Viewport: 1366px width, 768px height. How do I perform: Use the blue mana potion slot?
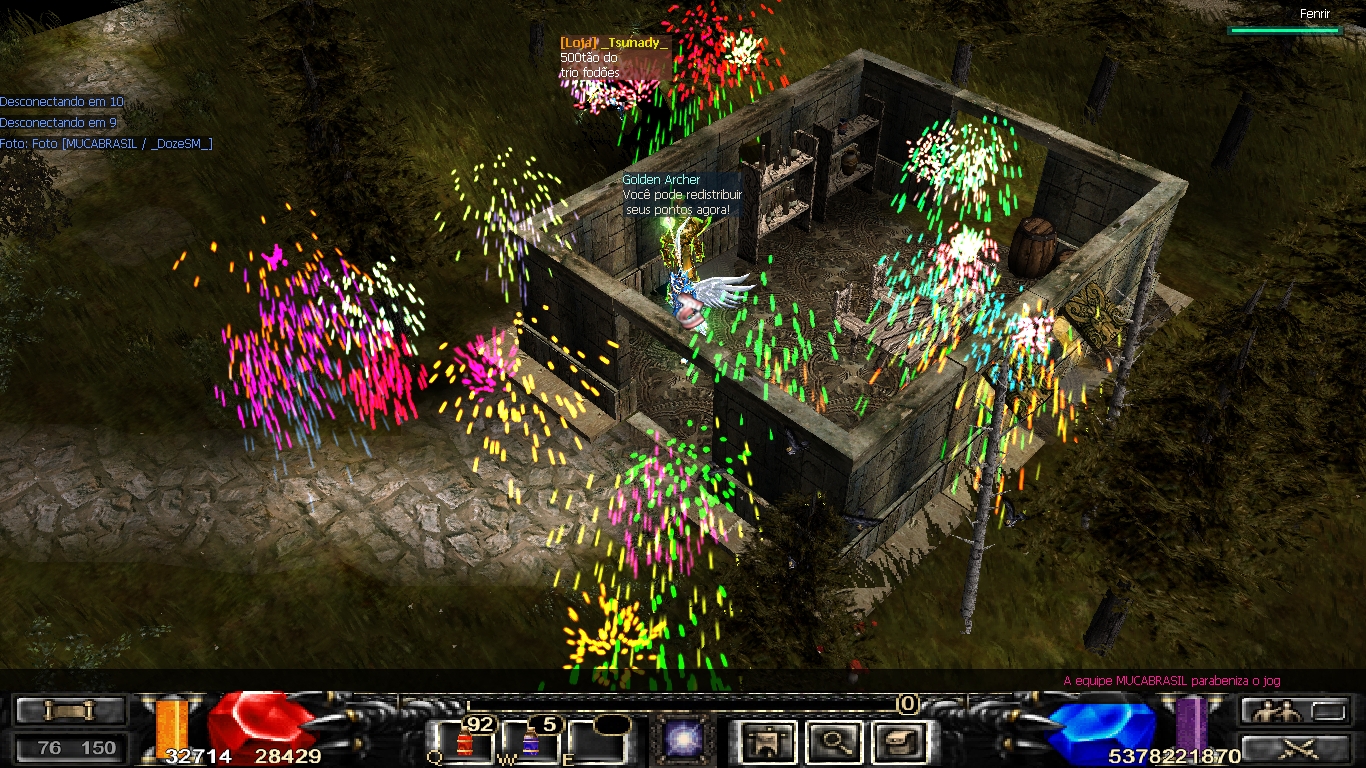530,742
